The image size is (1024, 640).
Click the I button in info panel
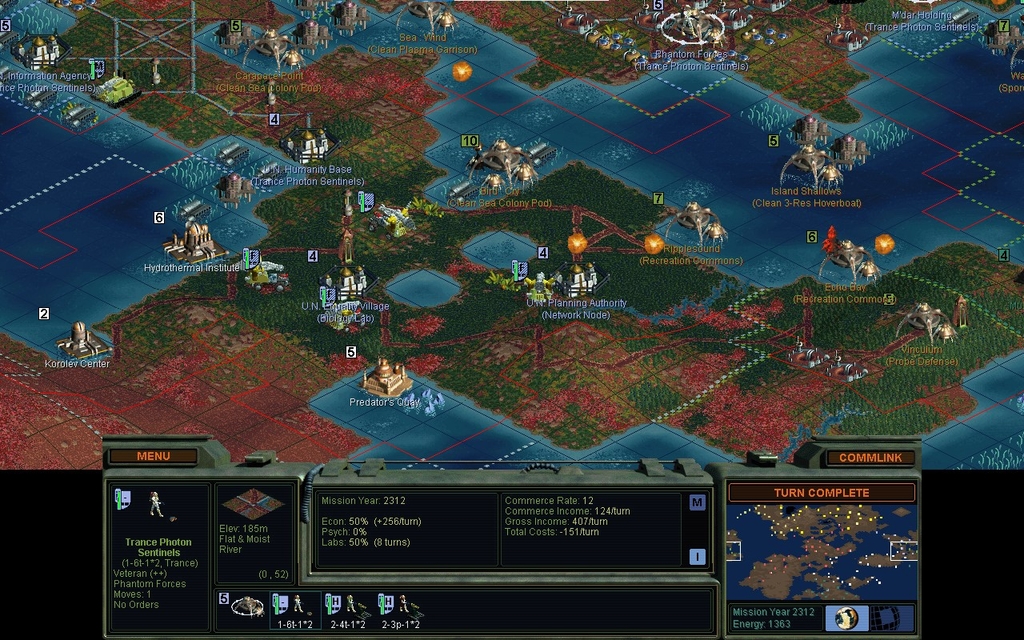697,557
